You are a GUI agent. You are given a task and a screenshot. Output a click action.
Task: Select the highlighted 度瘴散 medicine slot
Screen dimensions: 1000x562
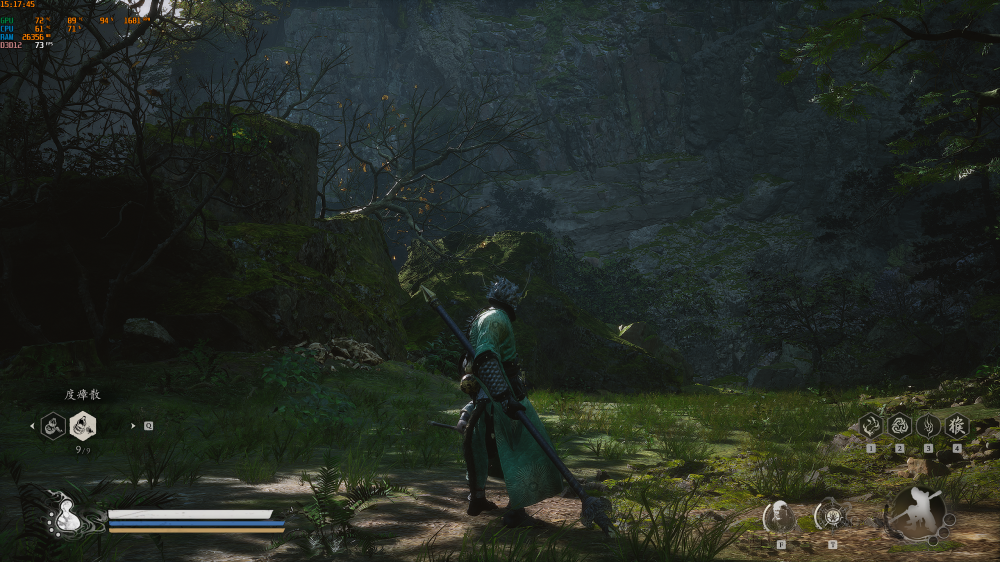tap(83, 426)
